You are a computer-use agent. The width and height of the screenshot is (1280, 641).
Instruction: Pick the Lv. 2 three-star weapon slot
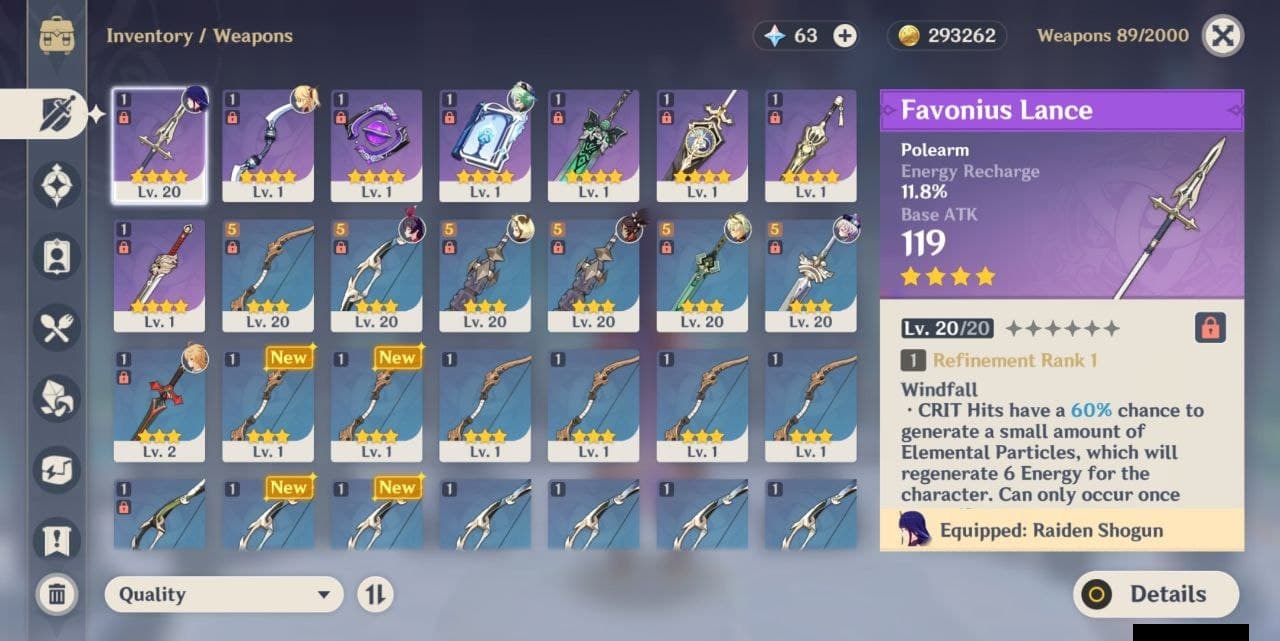click(159, 405)
